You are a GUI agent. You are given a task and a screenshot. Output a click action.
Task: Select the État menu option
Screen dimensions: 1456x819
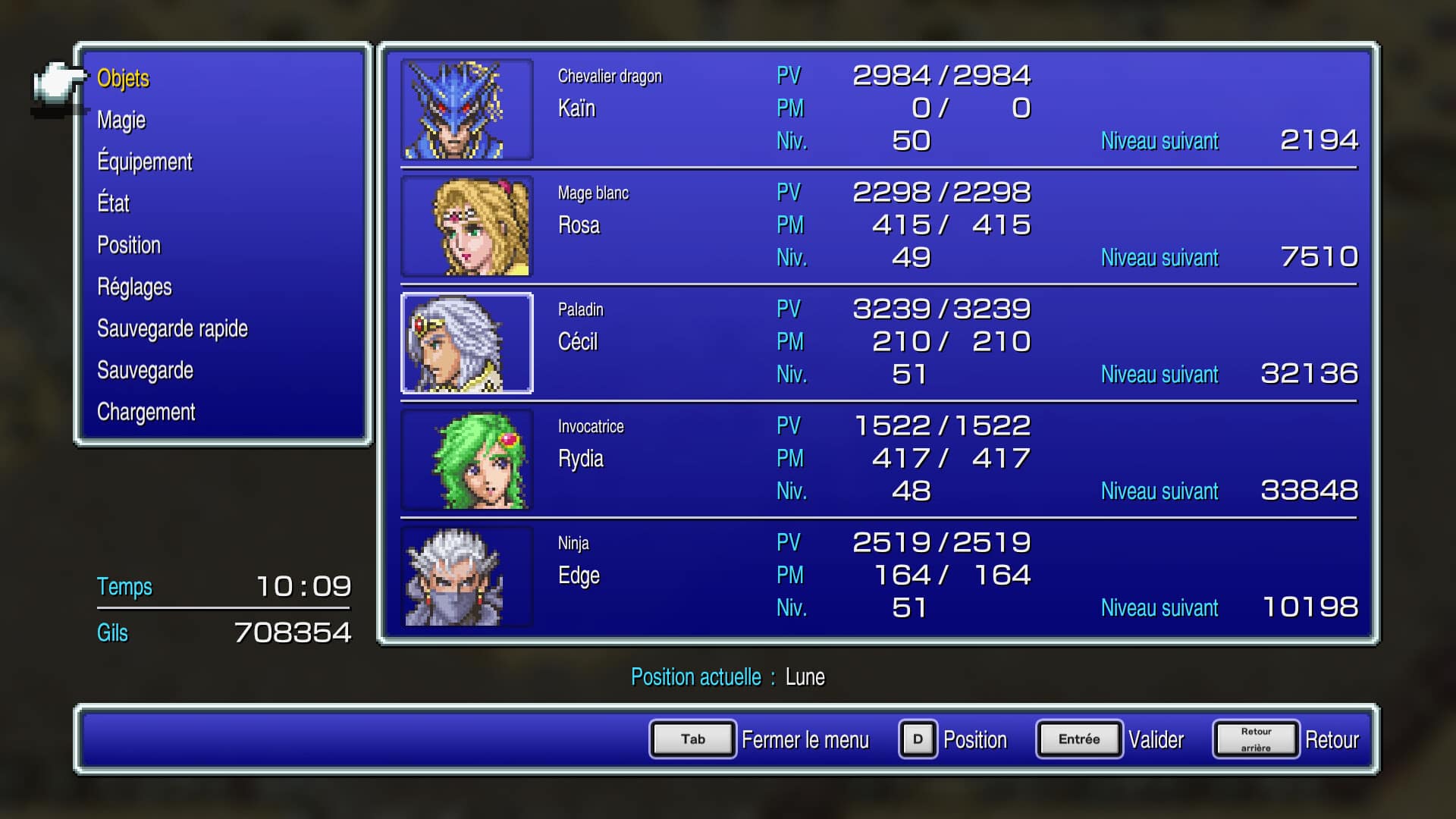click(x=113, y=203)
